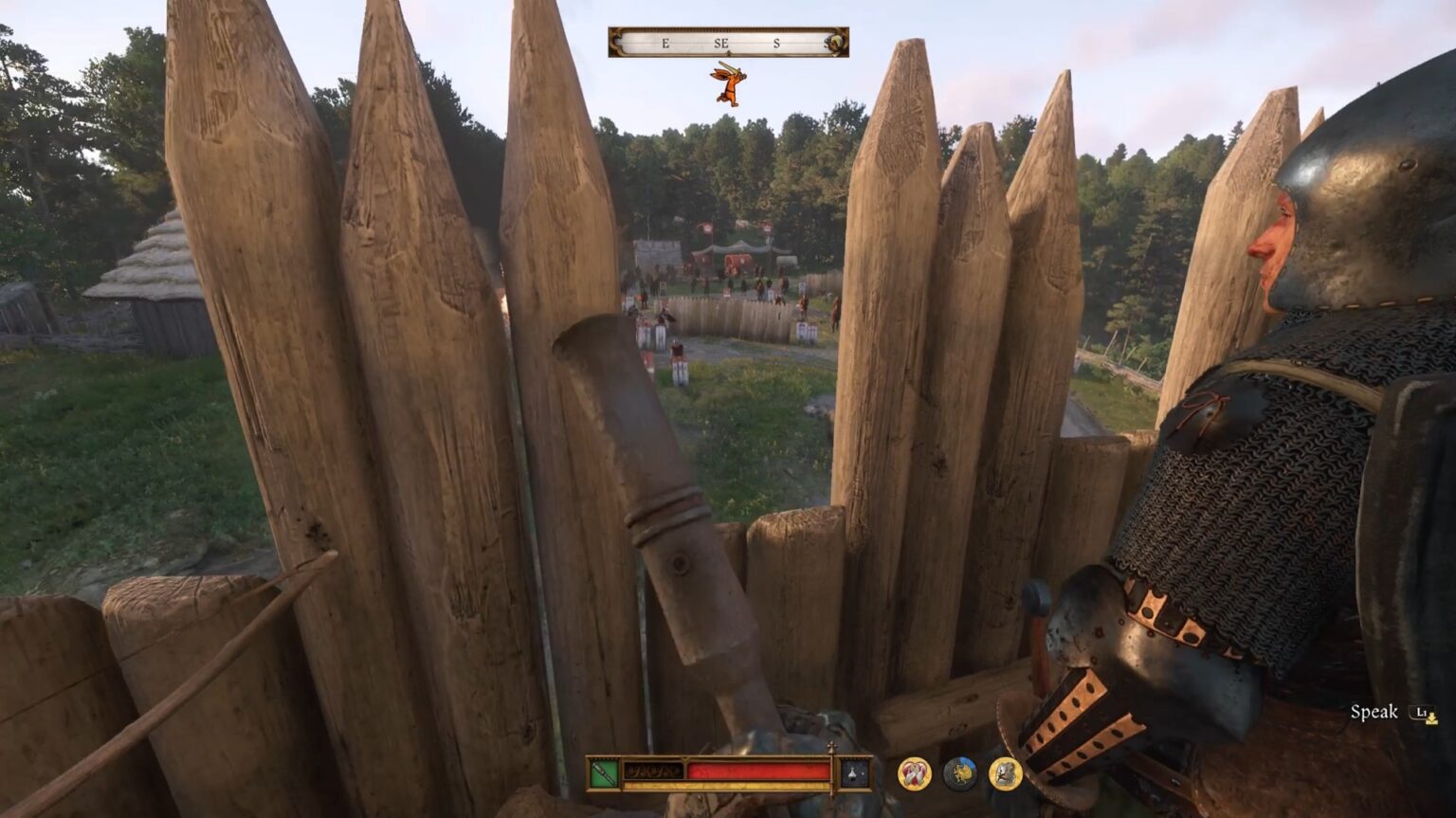Expand the XP inscription panel on HUD
Viewport: 1456px width, 818px height.
coord(654,770)
